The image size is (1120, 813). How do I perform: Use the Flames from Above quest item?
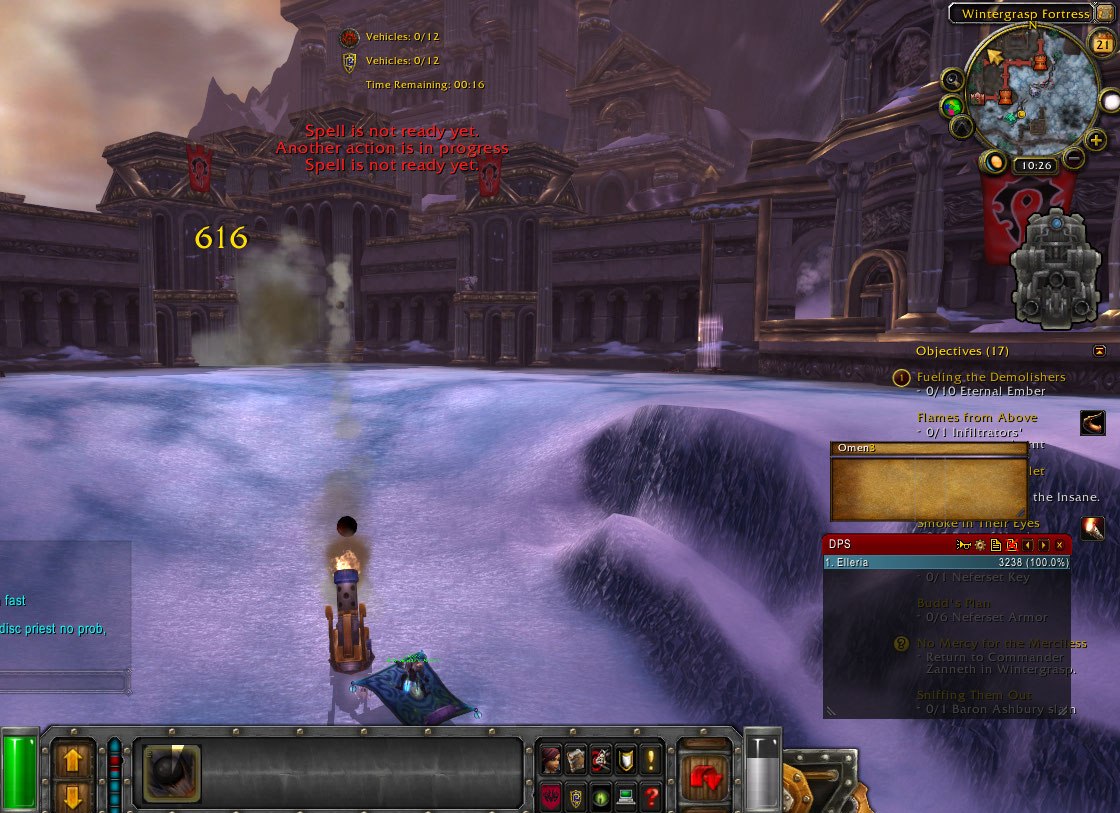tap(1092, 423)
